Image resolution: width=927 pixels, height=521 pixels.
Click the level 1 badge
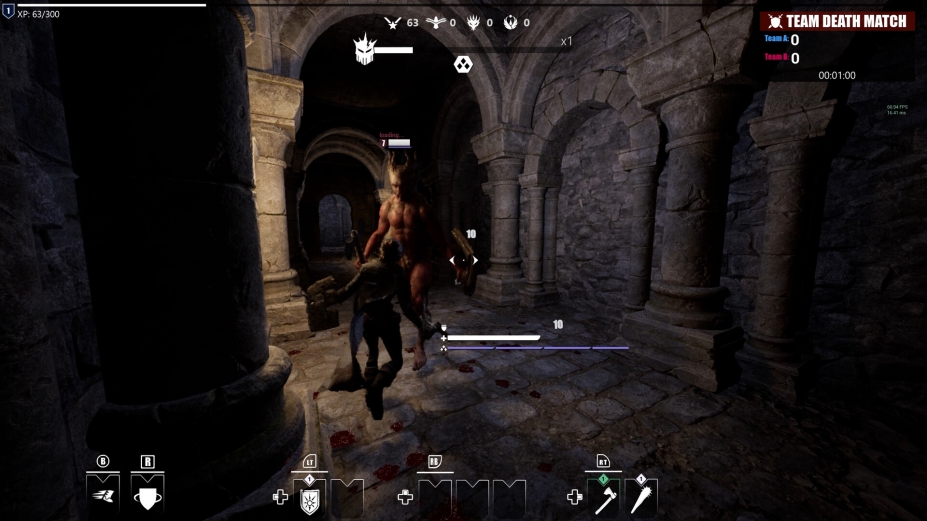coord(8,12)
